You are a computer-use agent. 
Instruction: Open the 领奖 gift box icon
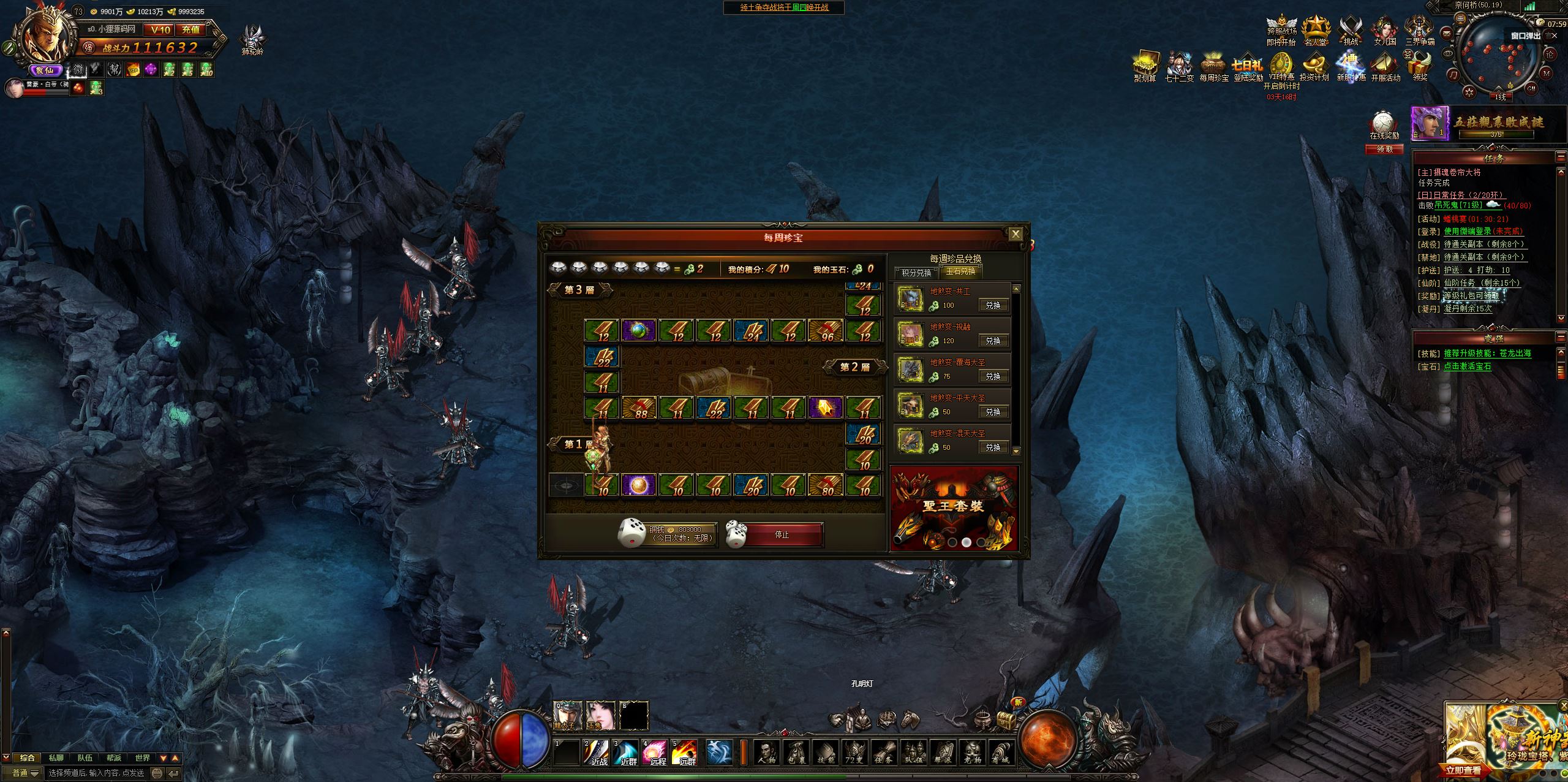click(x=1420, y=67)
